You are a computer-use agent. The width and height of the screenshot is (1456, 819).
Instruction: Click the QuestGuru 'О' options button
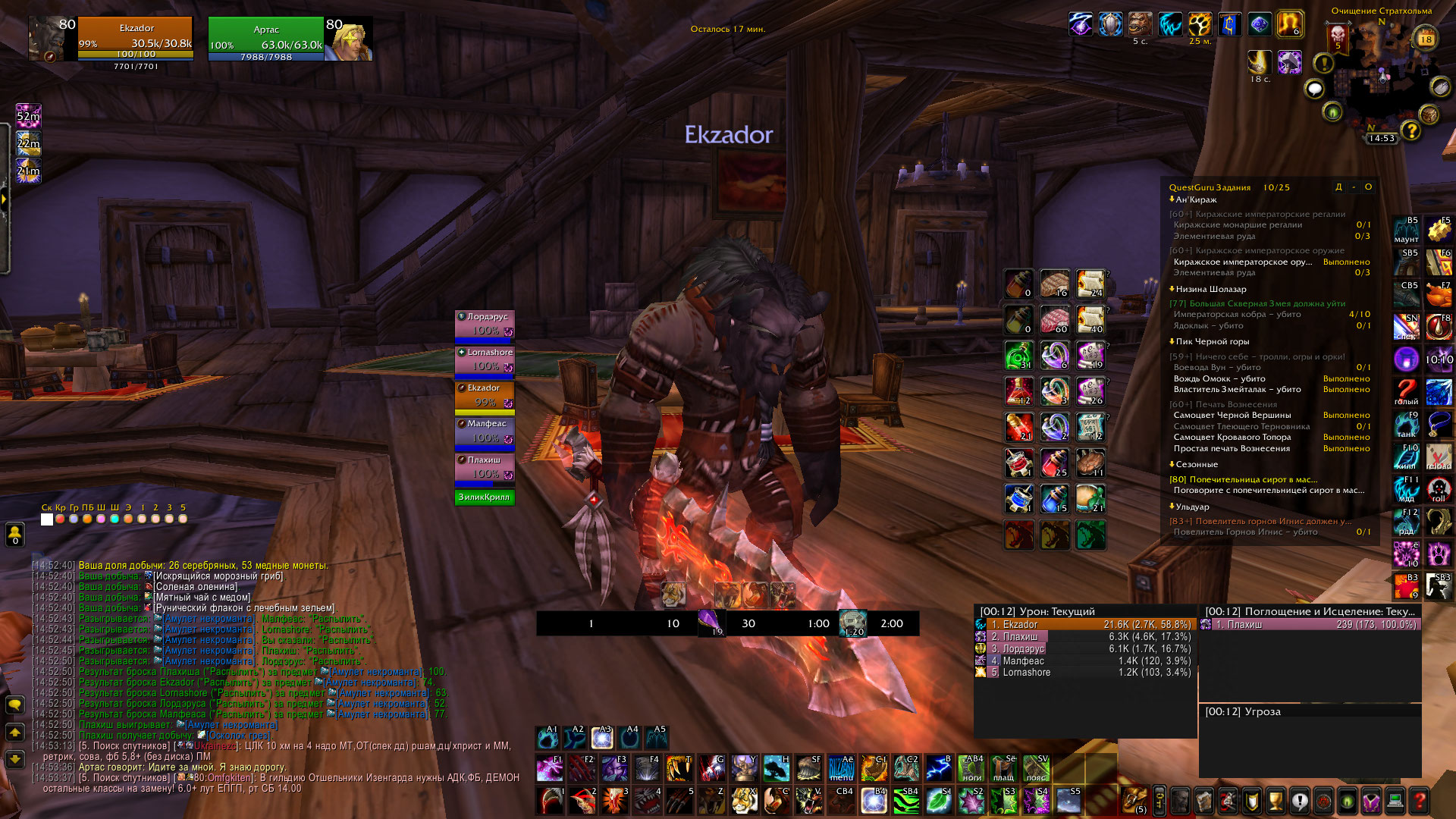pos(1368,187)
